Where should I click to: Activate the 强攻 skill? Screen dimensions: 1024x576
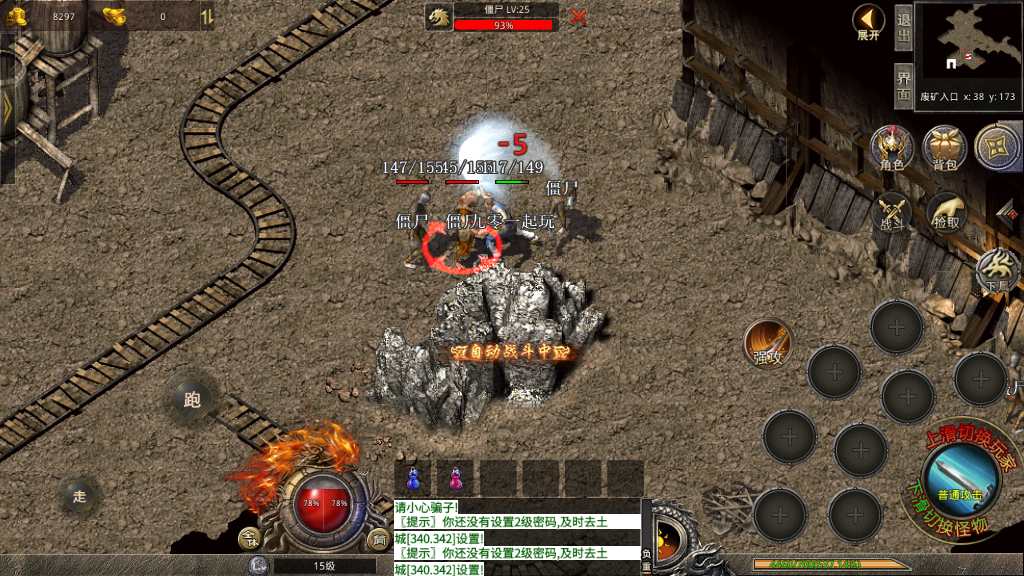click(x=768, y=344)
